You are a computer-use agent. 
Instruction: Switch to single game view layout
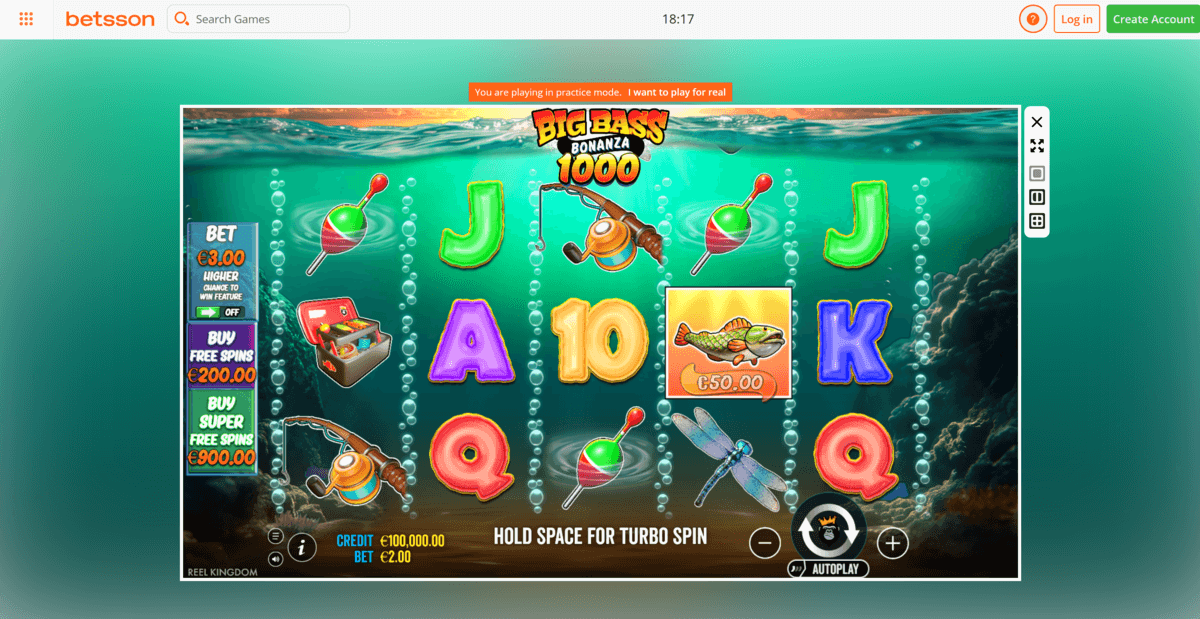coord(1037,173)
